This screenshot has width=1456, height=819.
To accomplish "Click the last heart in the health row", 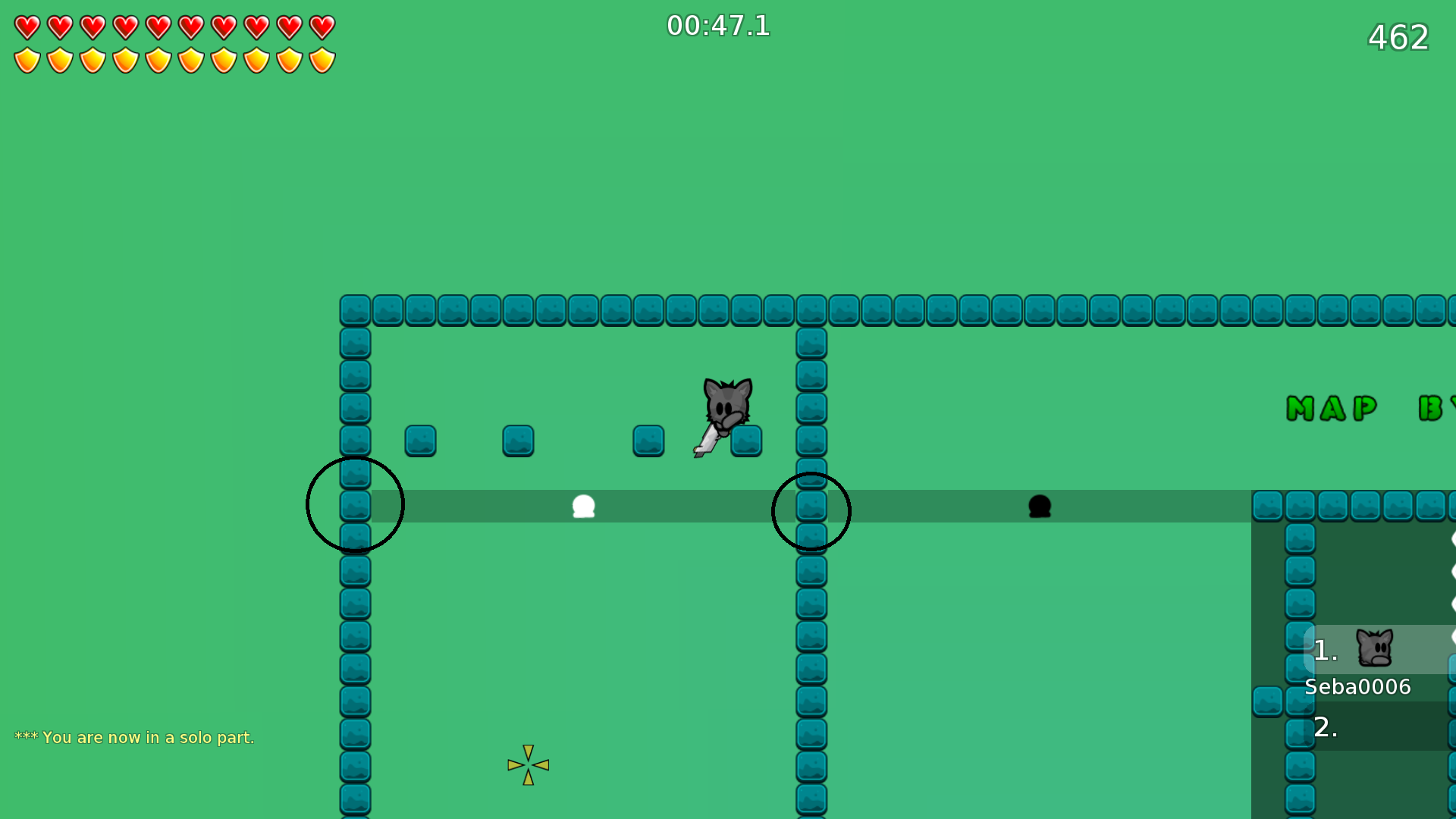I will pyautogui.click(x=322, y=26).
